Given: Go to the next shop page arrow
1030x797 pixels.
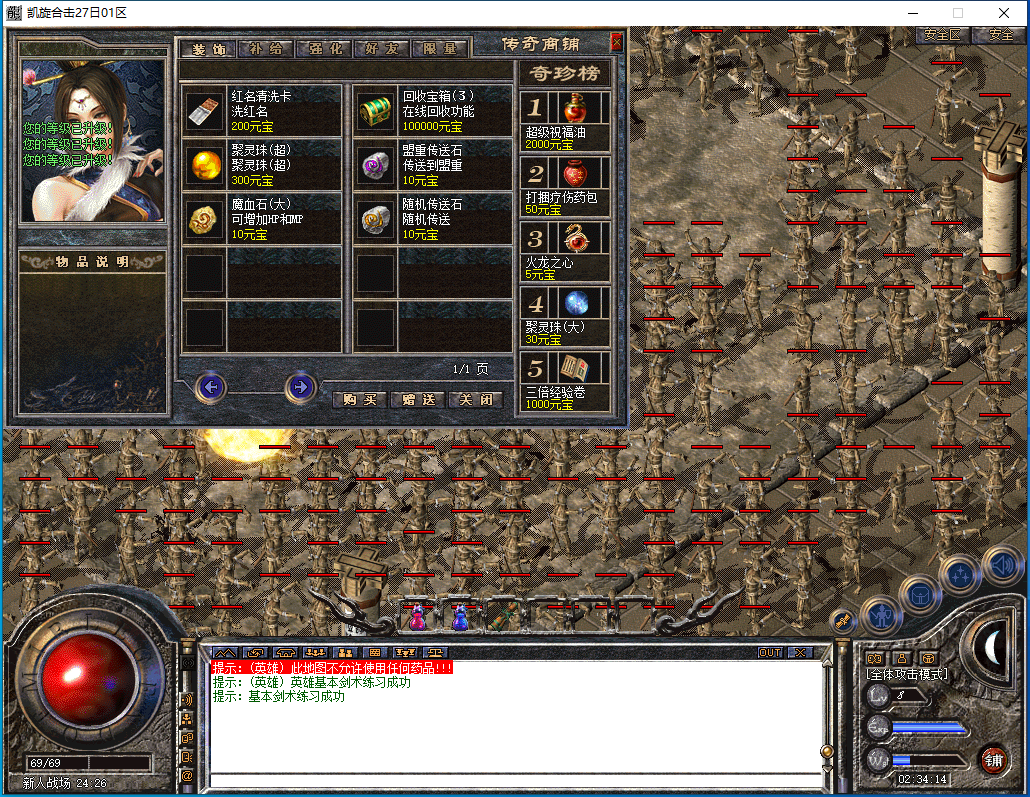Looking at the screenshot, I should pos(300,386).
